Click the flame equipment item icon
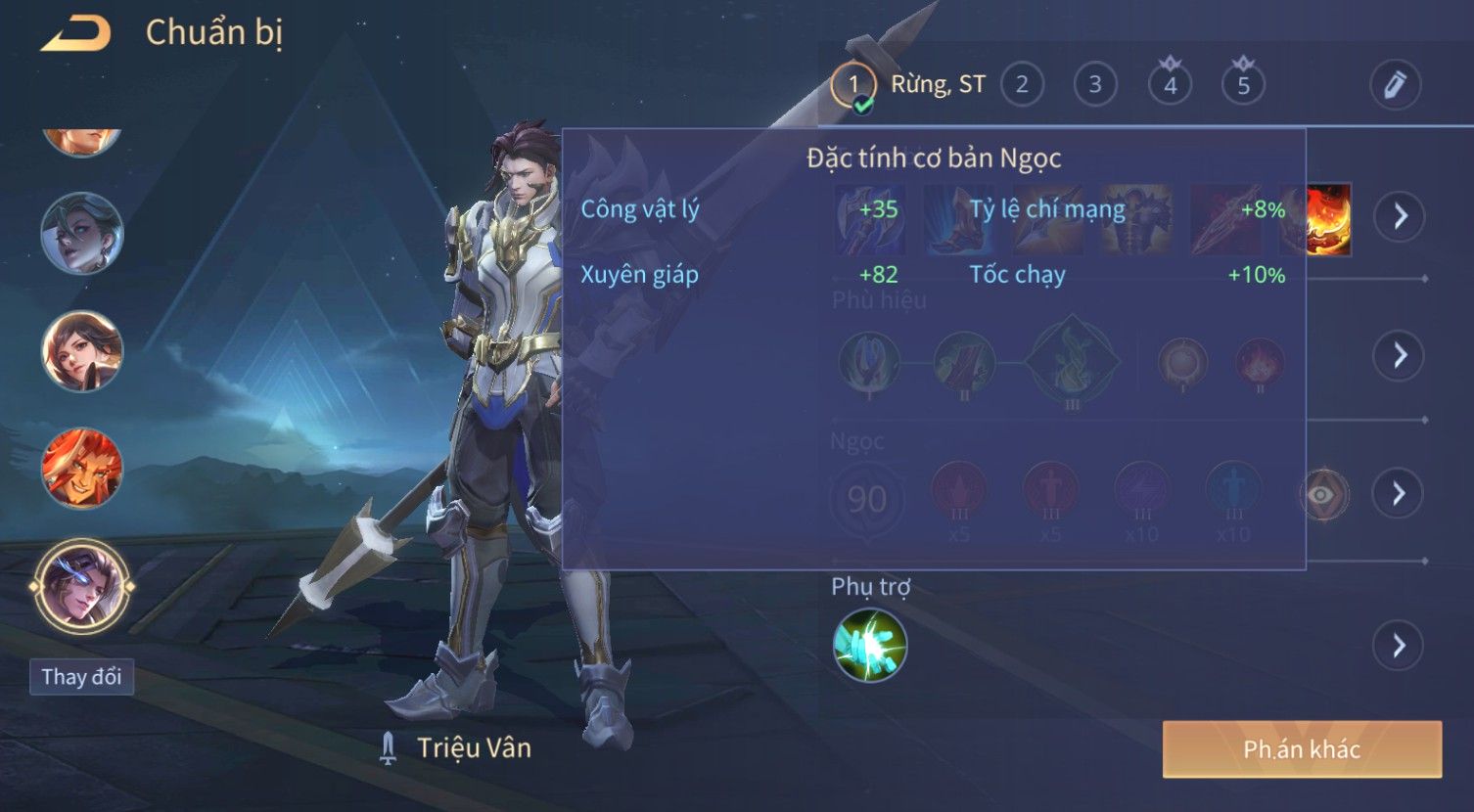This screenshot has width=1474, height=812. click(1328, 220)
